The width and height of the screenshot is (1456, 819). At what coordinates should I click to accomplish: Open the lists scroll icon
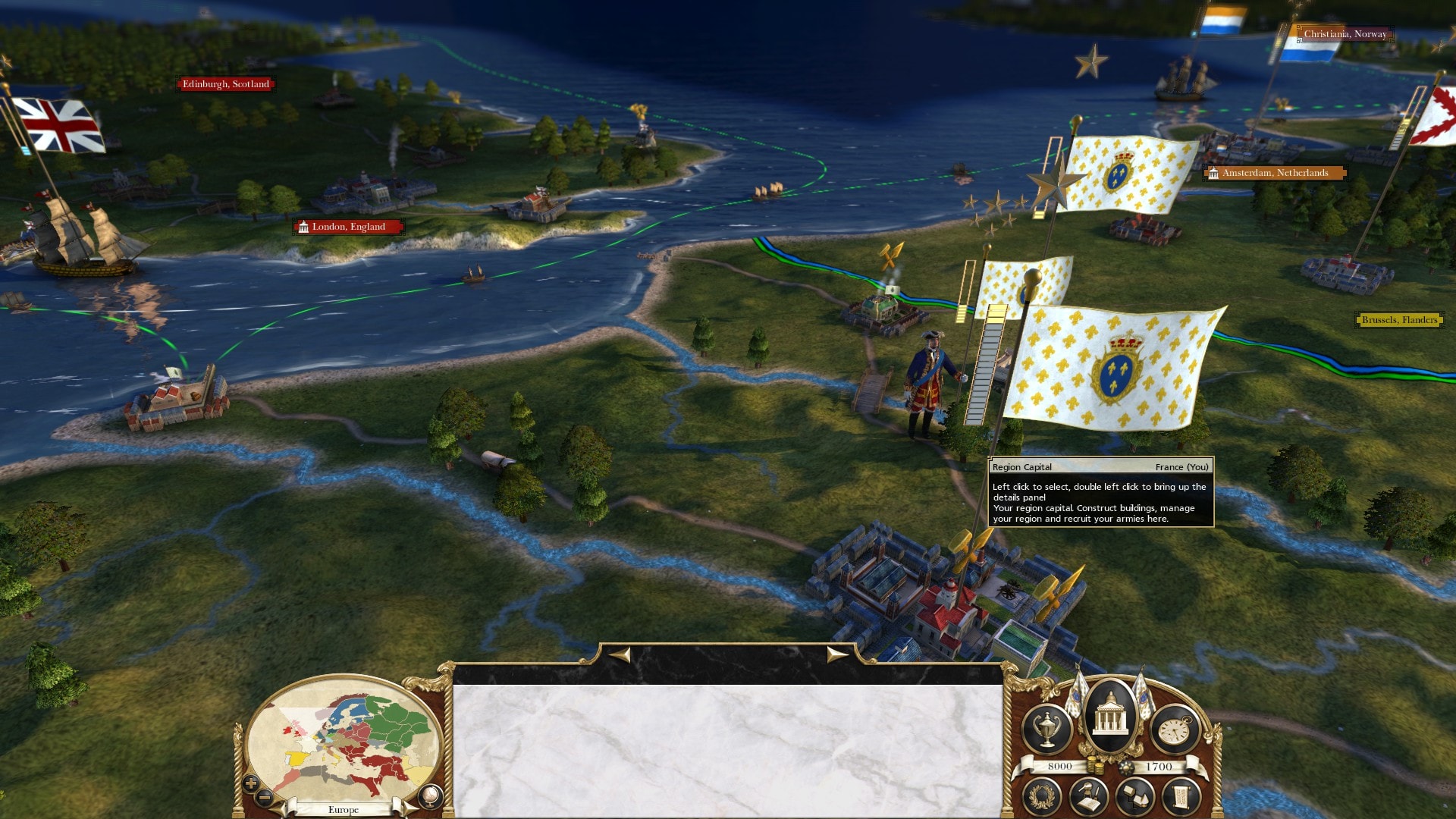[1181, 797]
